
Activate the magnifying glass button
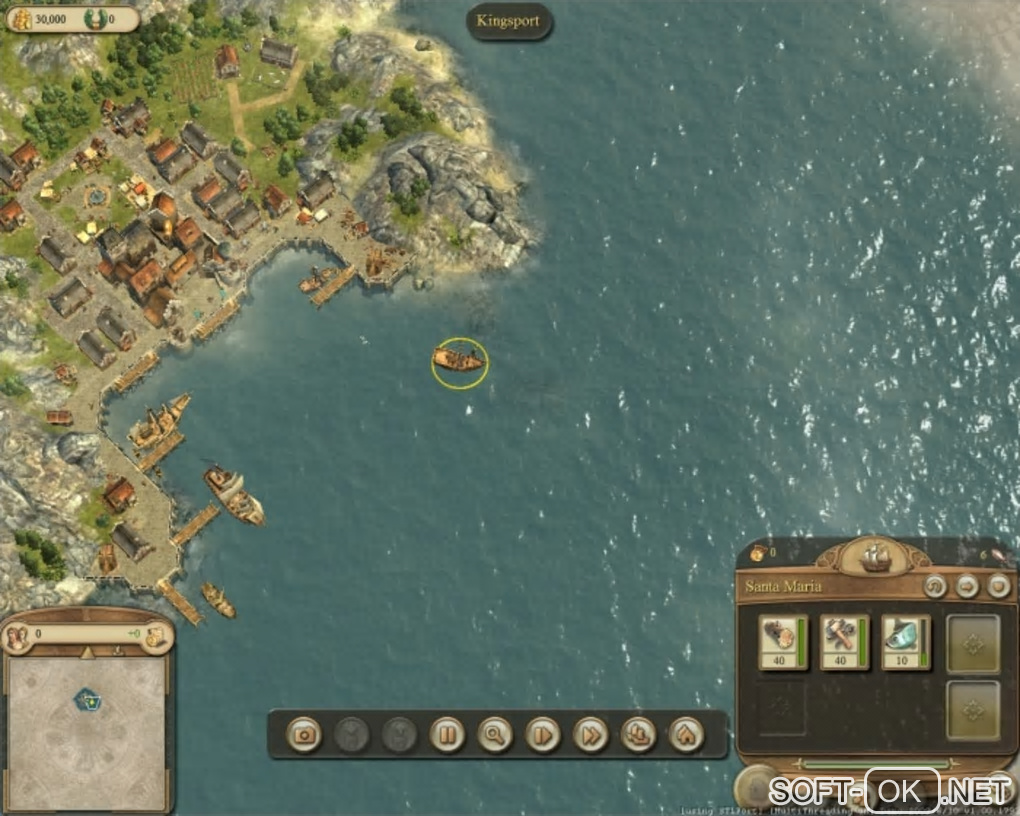pyautogui.click(x=494, y=735)
